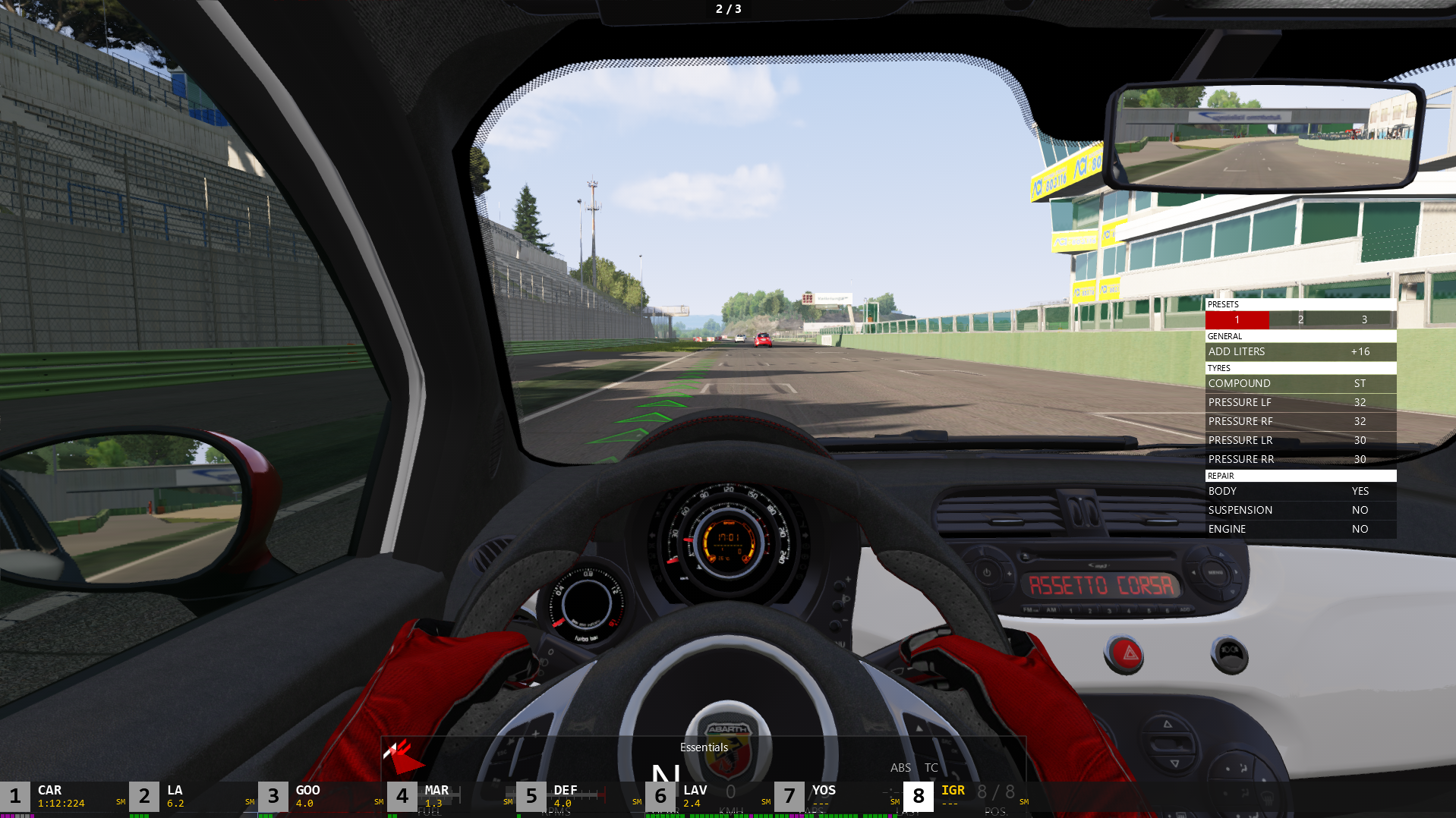This screenshot has width=1456, height=818.
Task: Choose driver GOO in the leaderboard
Action: (x=322, y=797)
